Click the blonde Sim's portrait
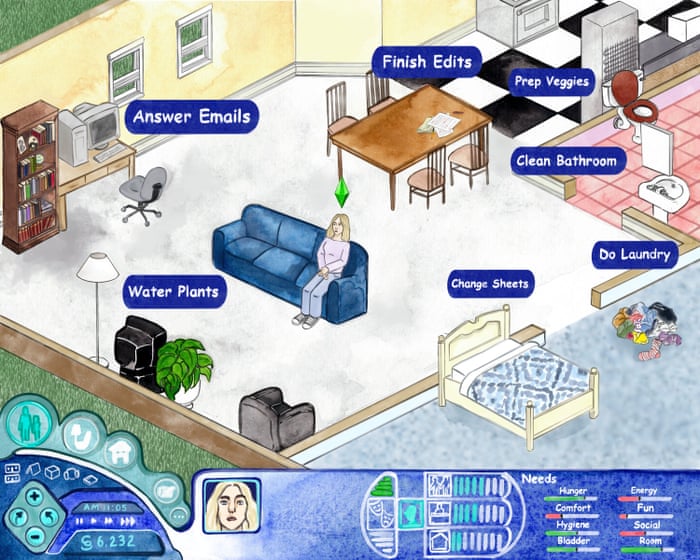Image resolution: width=700 pixels, height=560 pixels. [x=231, y=506]
